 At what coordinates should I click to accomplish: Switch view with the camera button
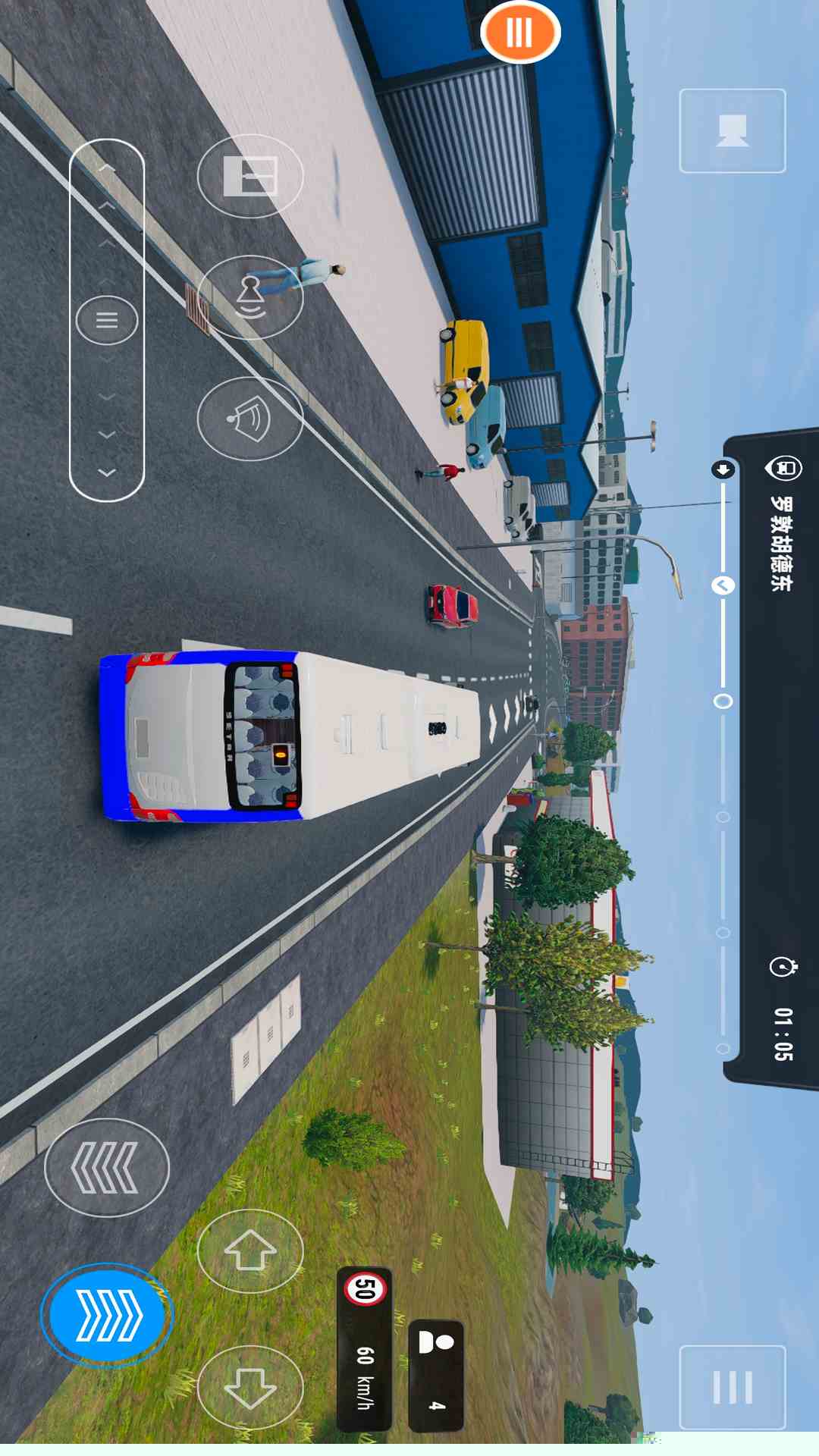732,130
